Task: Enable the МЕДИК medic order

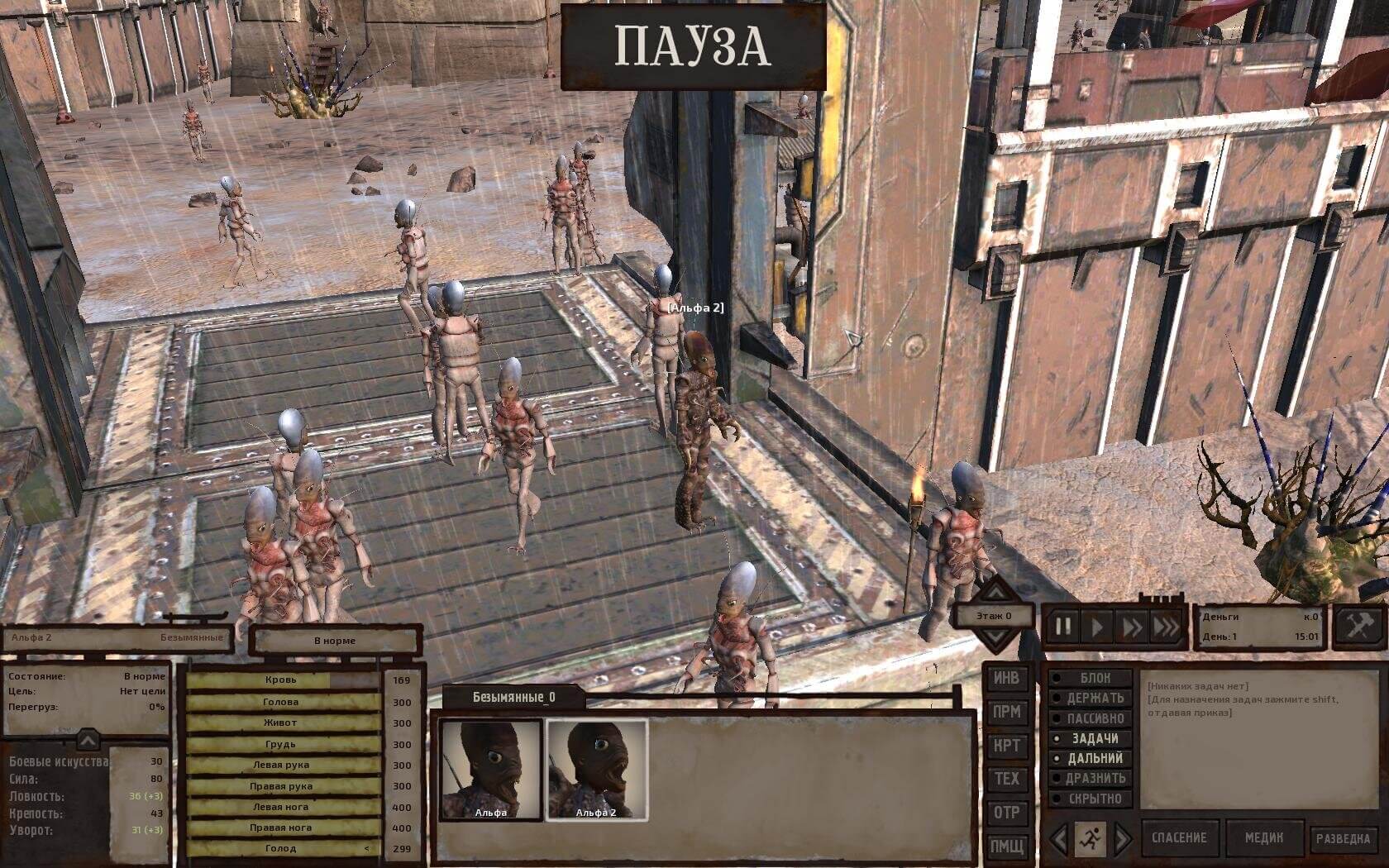Action: tap(1264, 838)
